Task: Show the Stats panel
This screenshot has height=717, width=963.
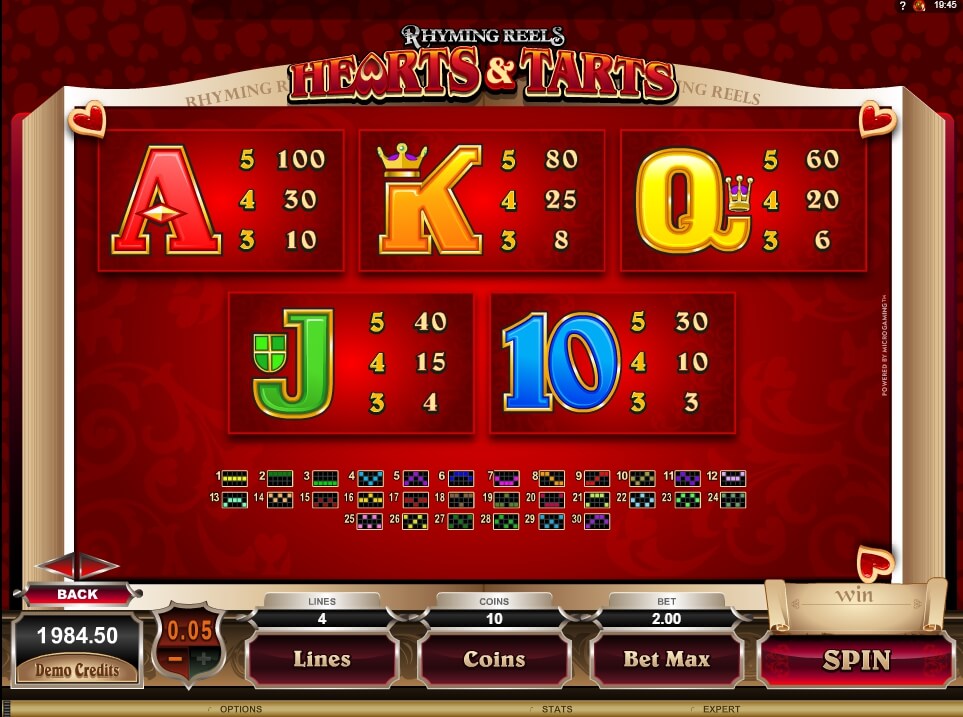Action: [x=556, y=709]
